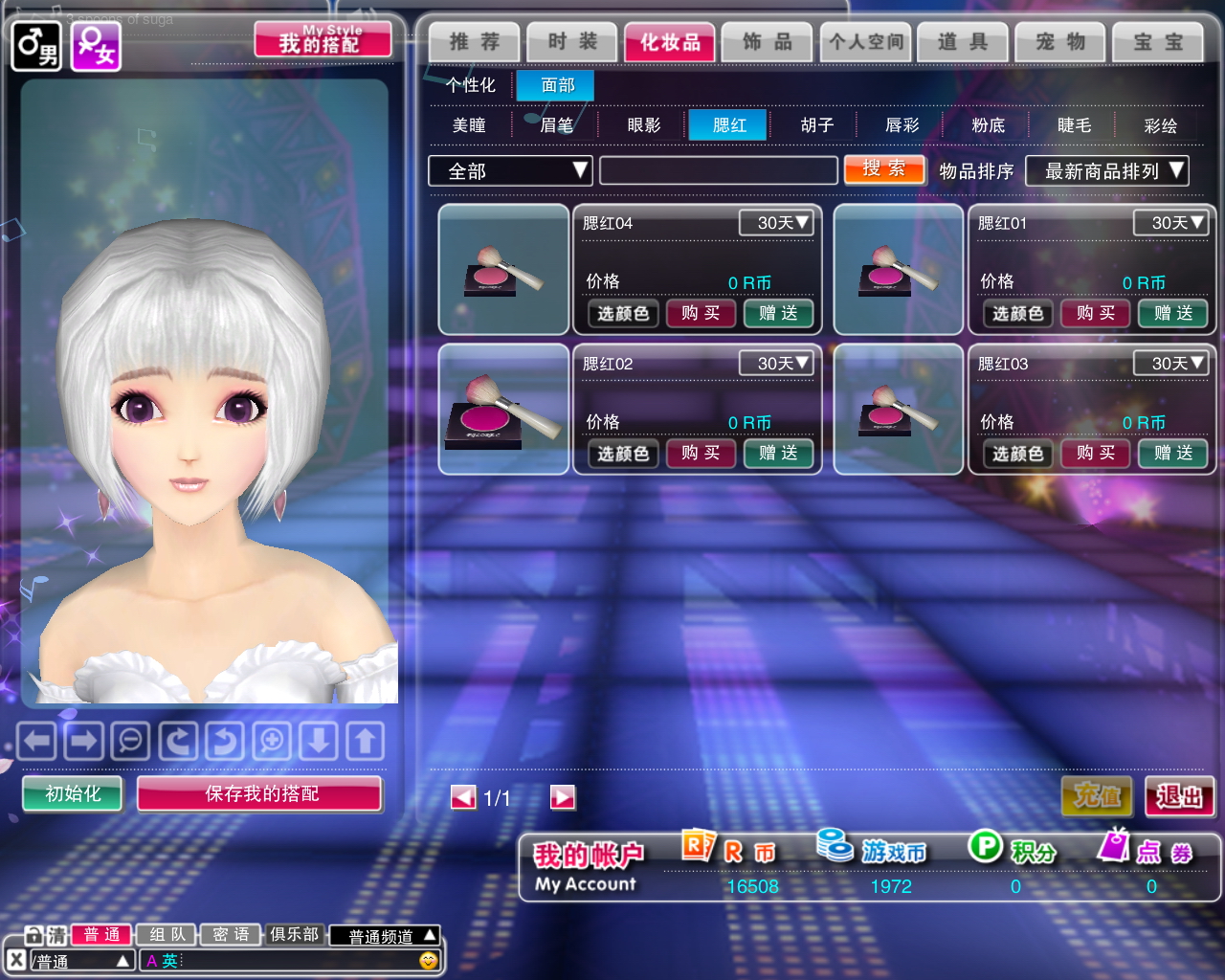The height and width of the screenshot is (980, 1225).
Task: Click the search text field
Action: (x=718, y=171)
